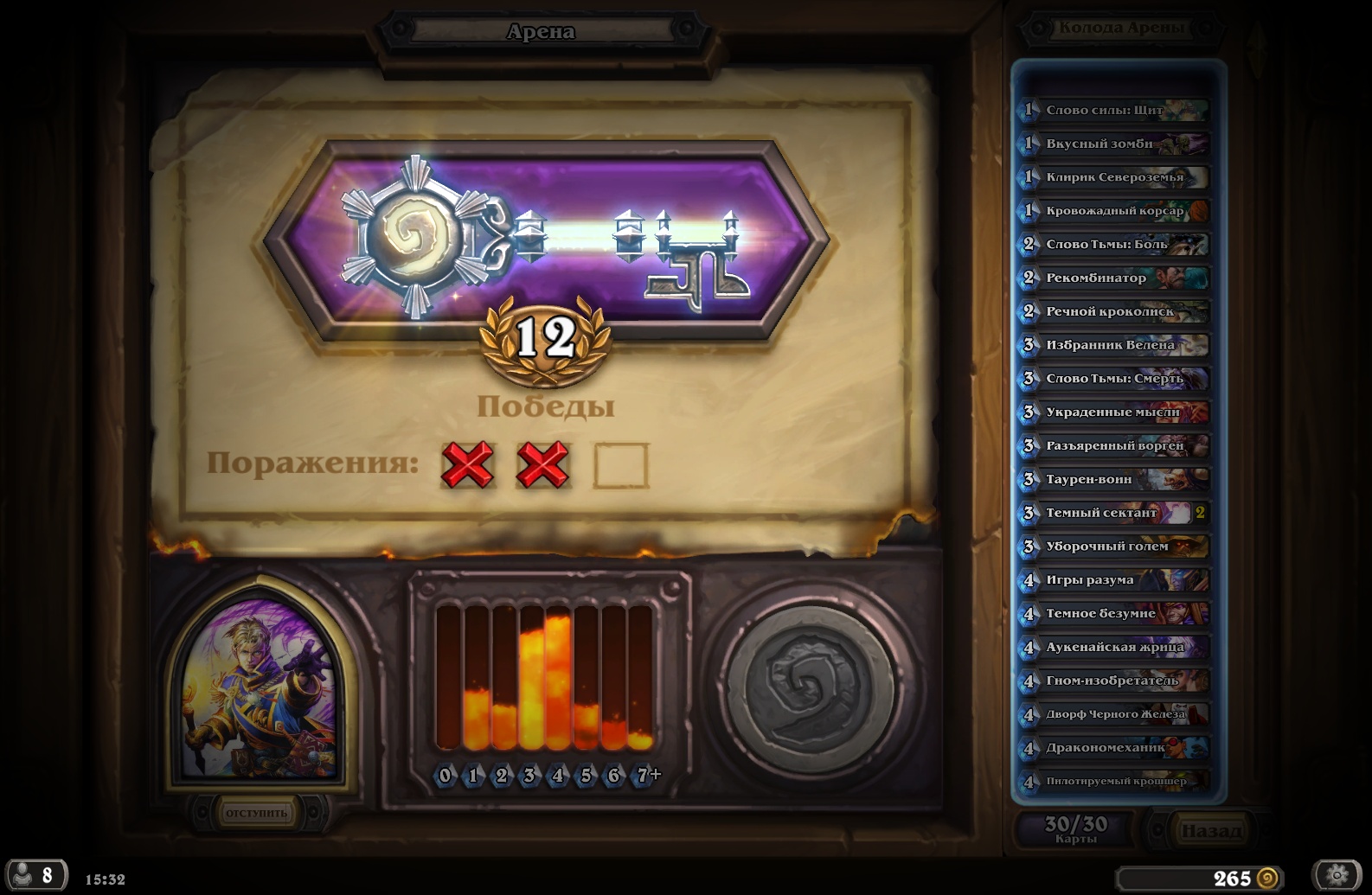
Task: Open the gear settings menu
Action: [x=1337, y=875]
